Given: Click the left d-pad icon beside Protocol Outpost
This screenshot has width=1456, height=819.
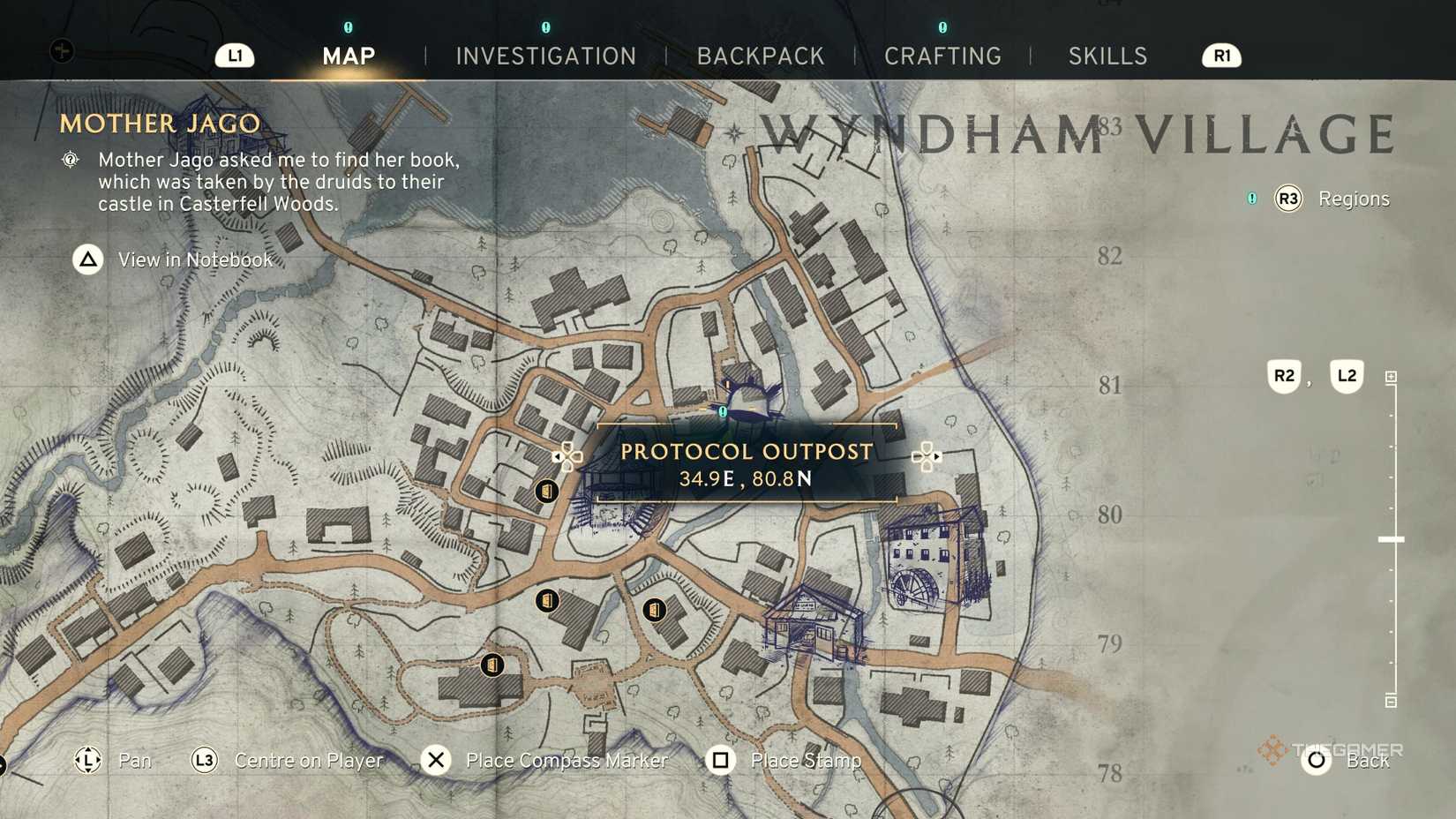Looking at the screenshot, I should click(568, 455).
